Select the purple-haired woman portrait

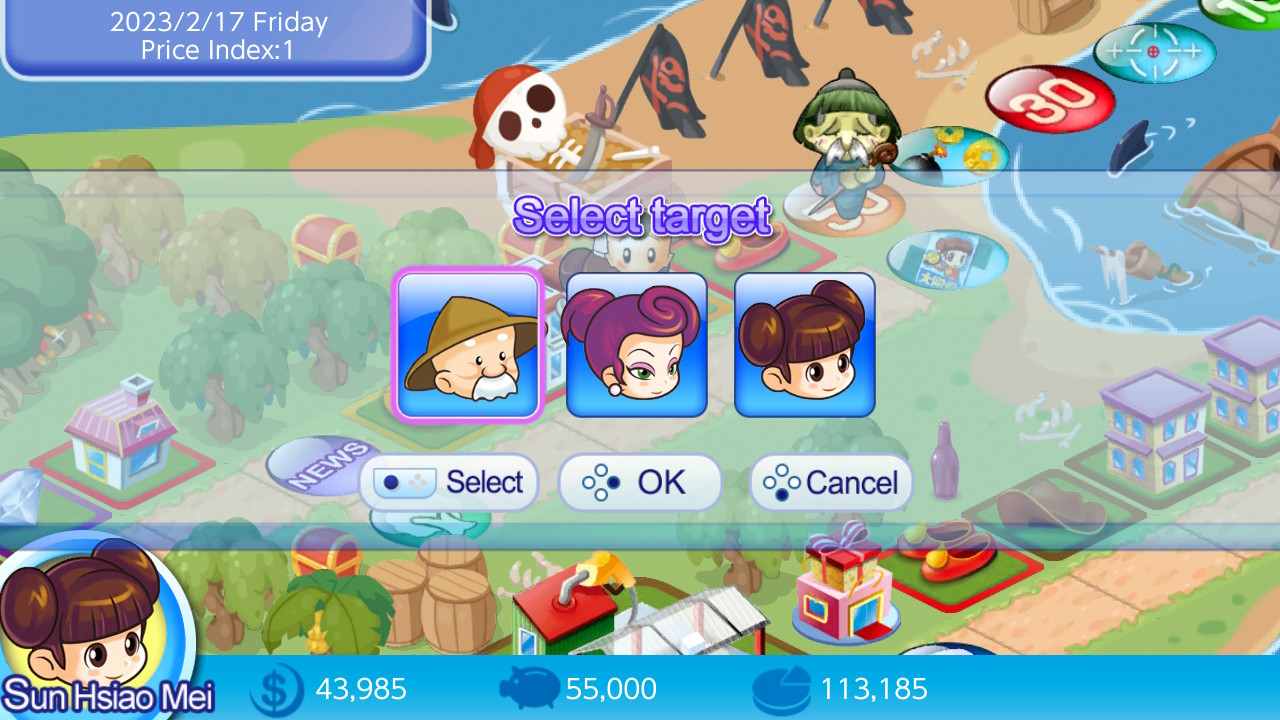[637, 344]
